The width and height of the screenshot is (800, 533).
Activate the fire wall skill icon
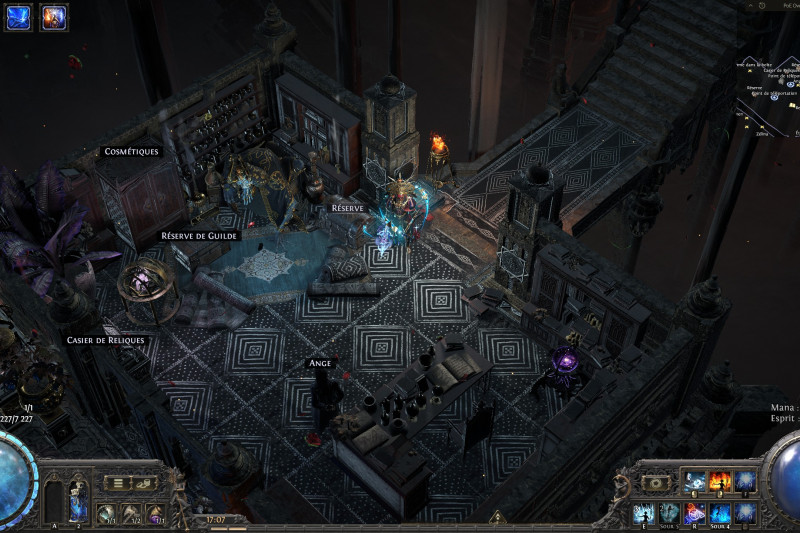coord(720,482)
